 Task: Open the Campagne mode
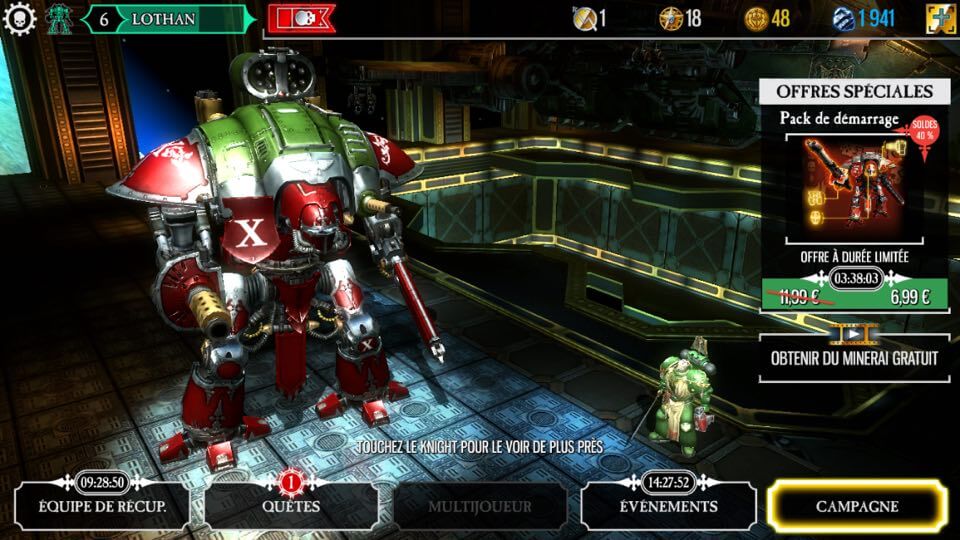856,507
